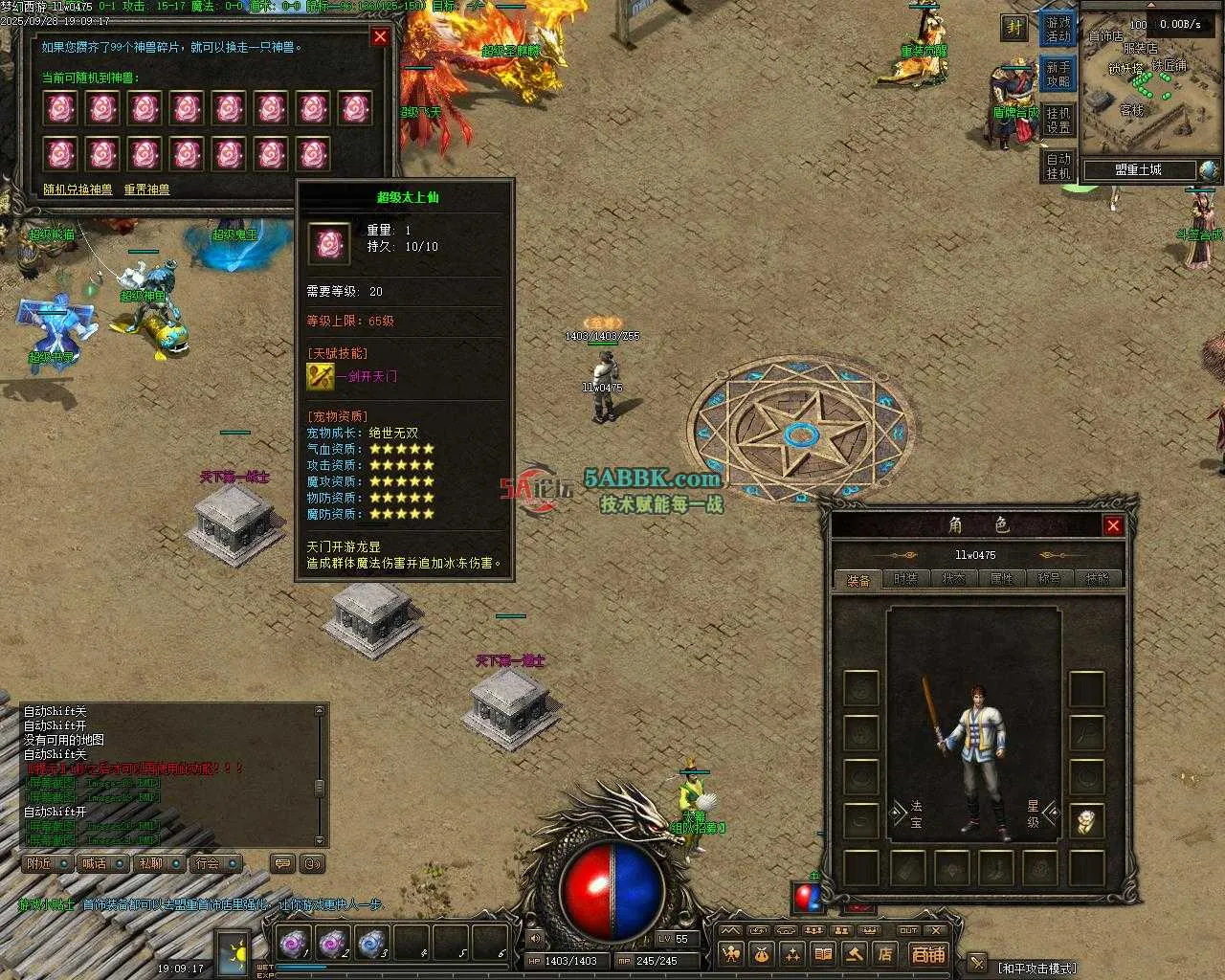Click the 店 store icon
The image size is (1225, 980).
click(x=885, y=954)
